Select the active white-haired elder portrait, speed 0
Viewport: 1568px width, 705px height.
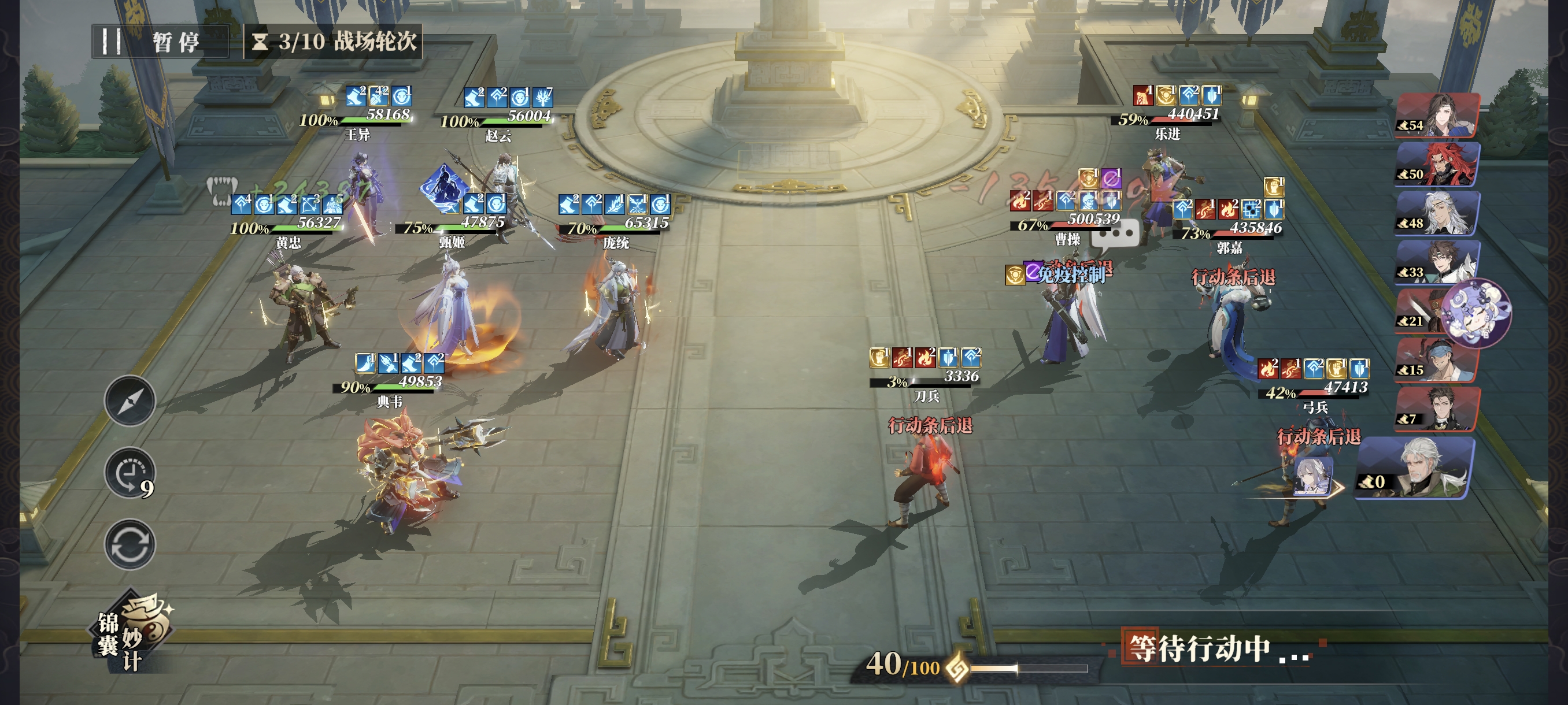[1415, 469]
